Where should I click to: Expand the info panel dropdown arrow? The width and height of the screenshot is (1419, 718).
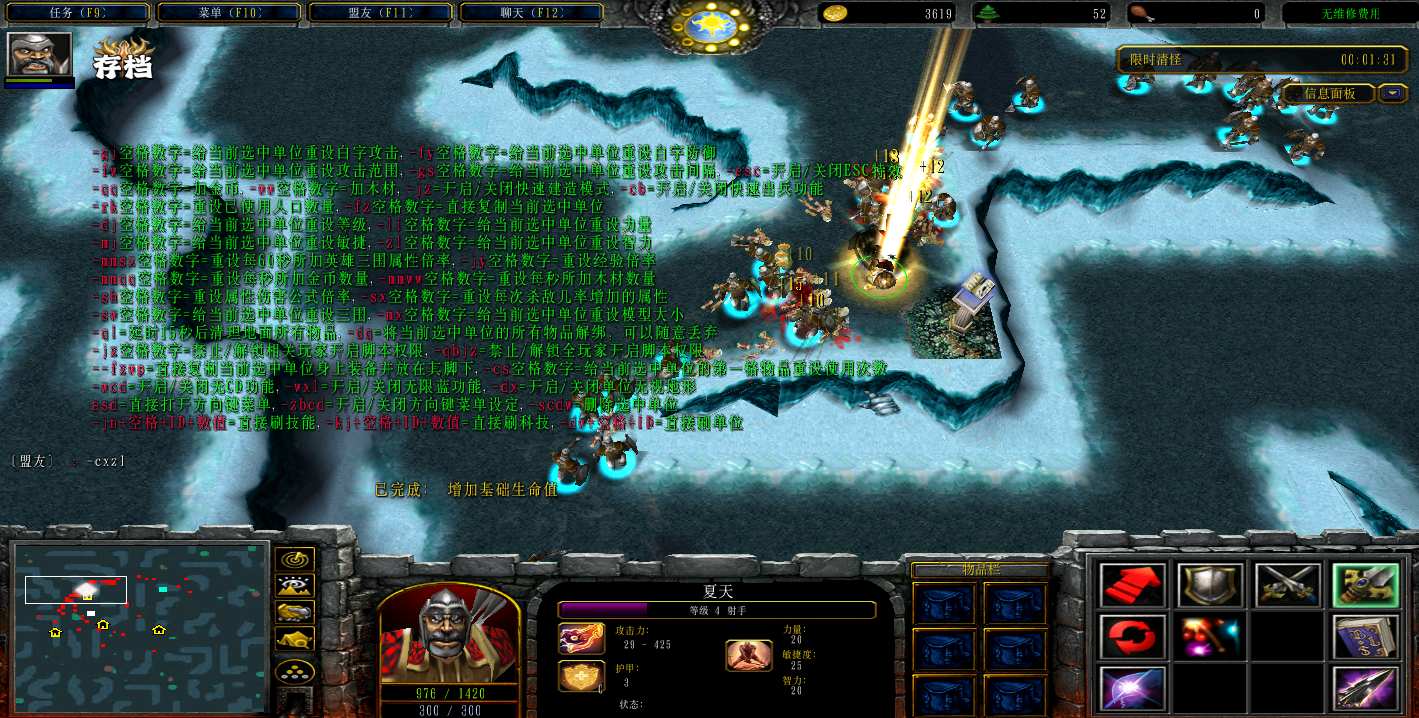[x=1392, y=93]
